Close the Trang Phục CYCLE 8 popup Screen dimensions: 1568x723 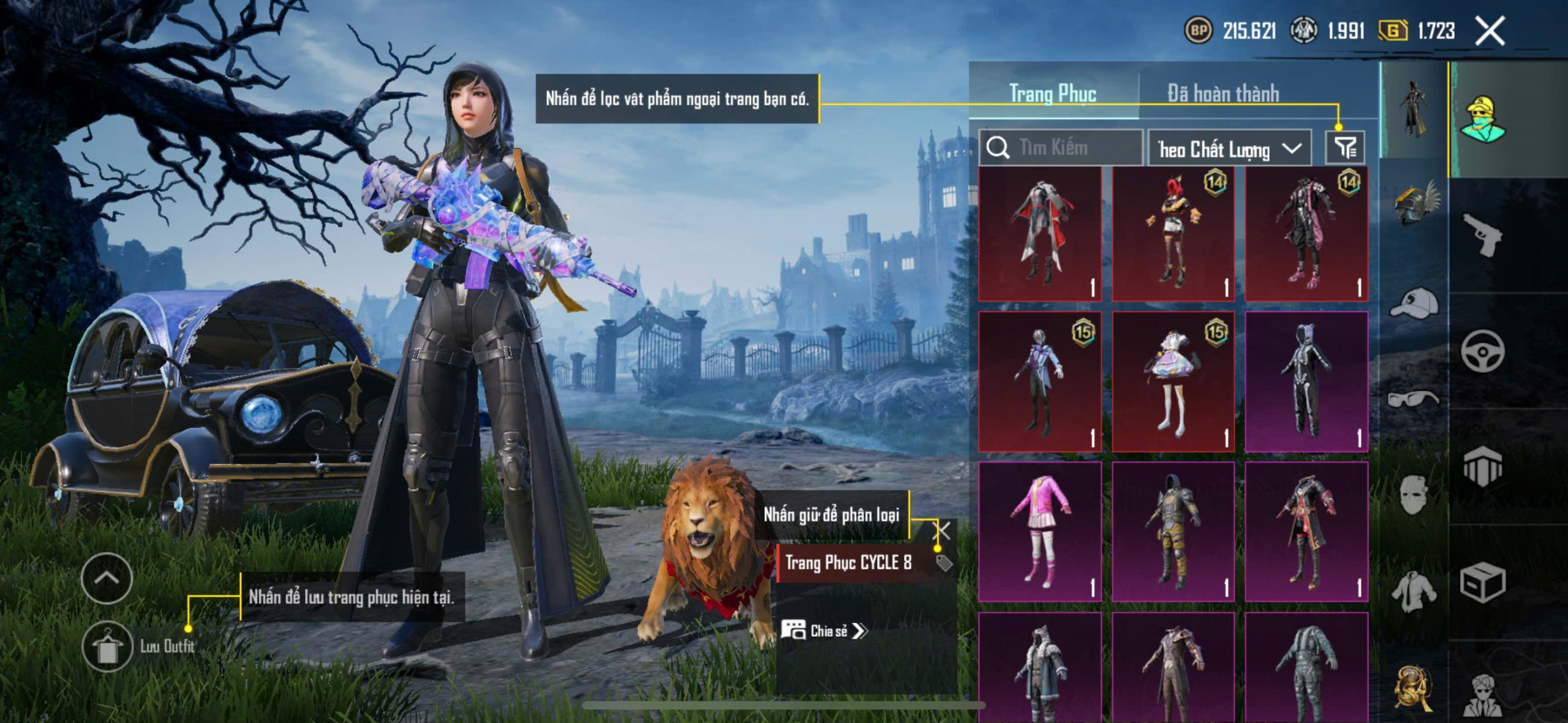(x=941, y=530)
